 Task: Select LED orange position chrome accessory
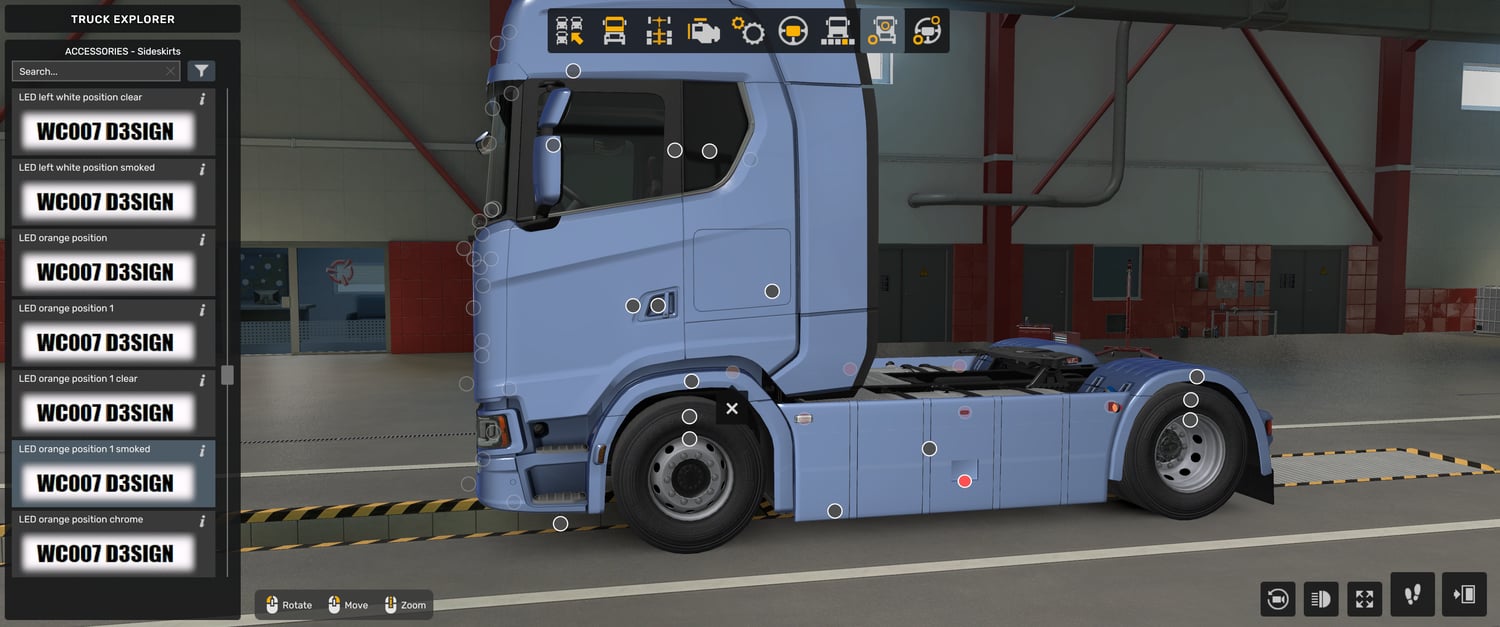(x=104, y=553)
